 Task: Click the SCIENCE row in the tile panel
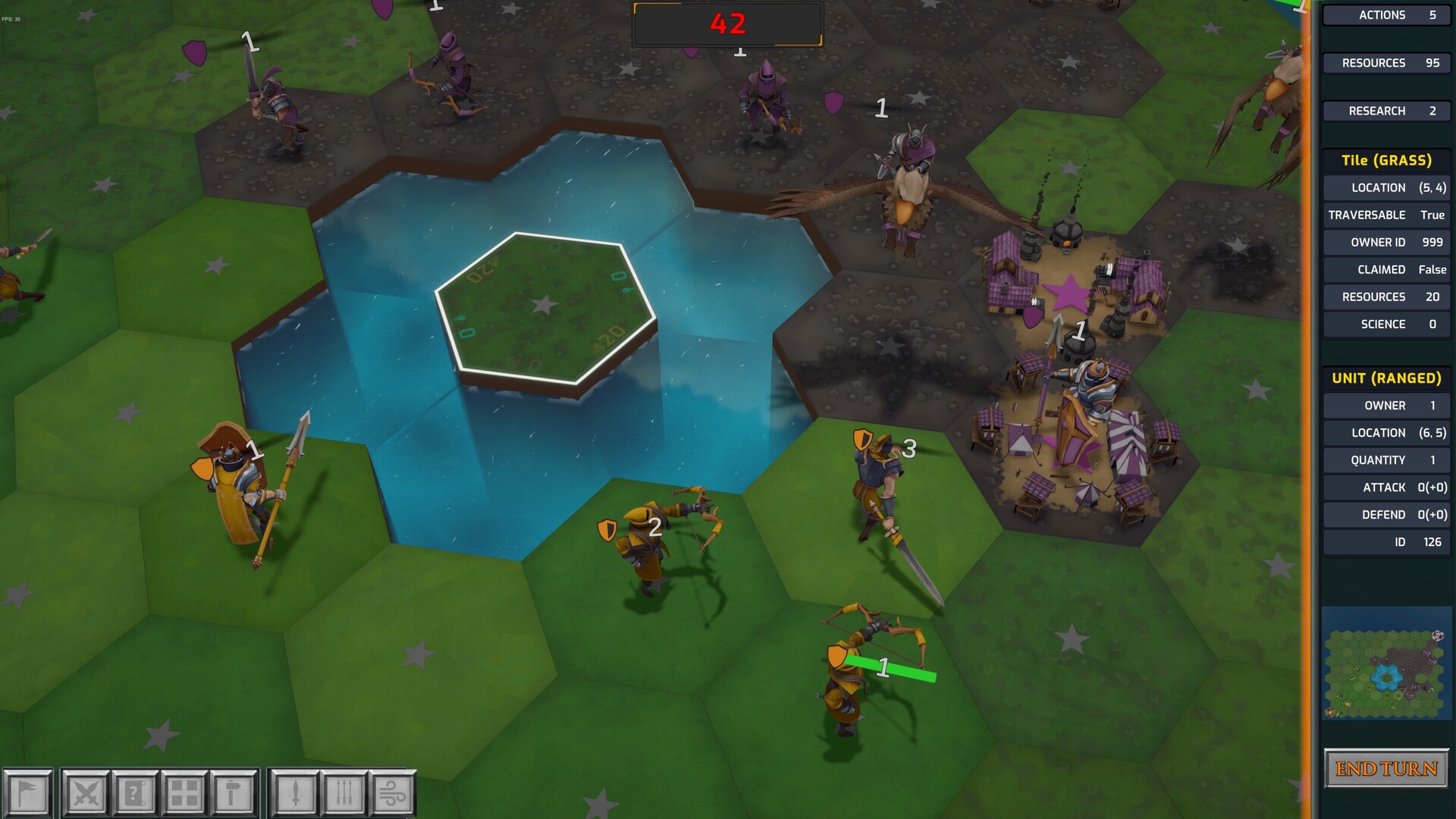click(1386, 324)
